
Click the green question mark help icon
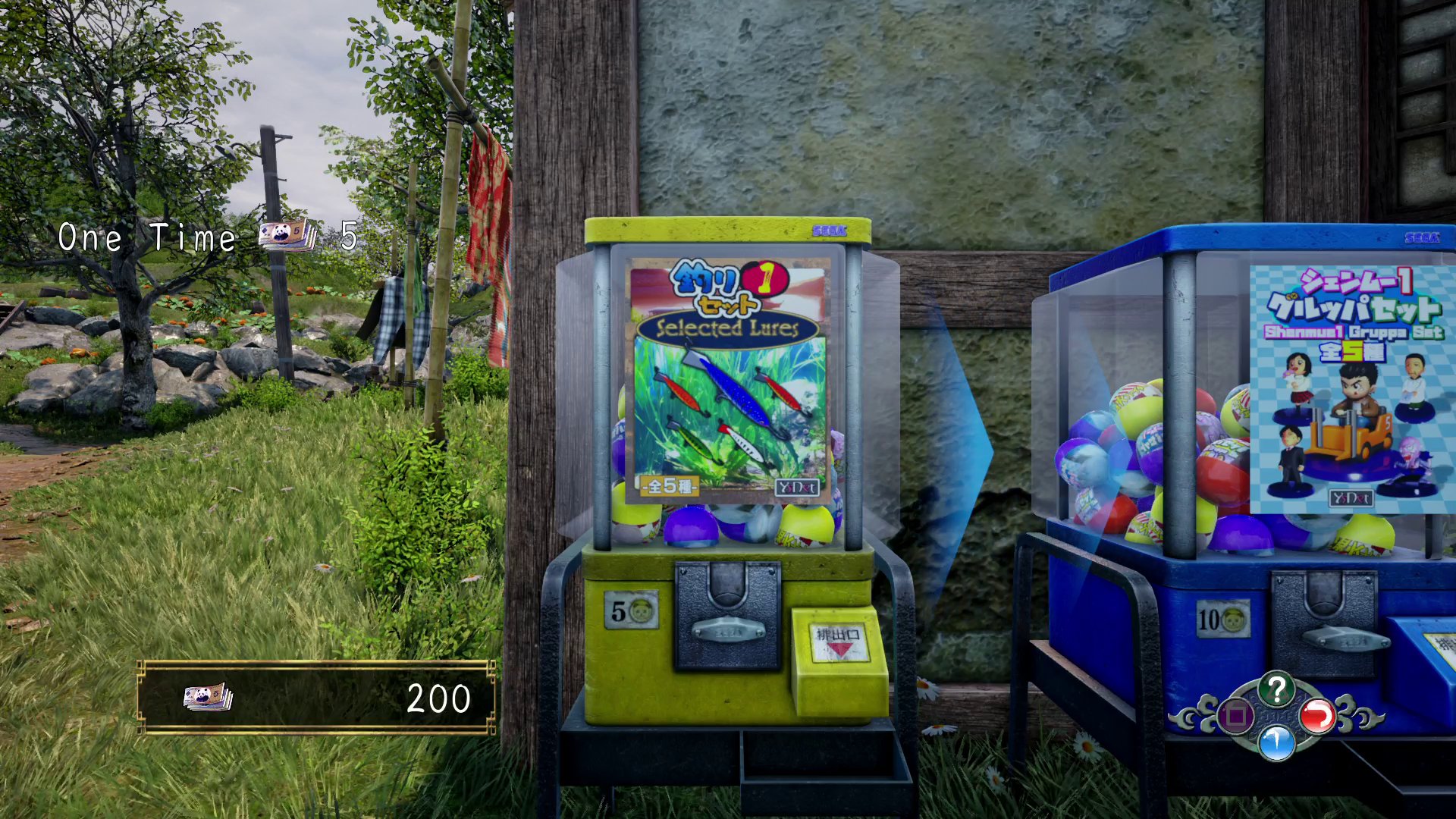click(x=1277, y=688)
